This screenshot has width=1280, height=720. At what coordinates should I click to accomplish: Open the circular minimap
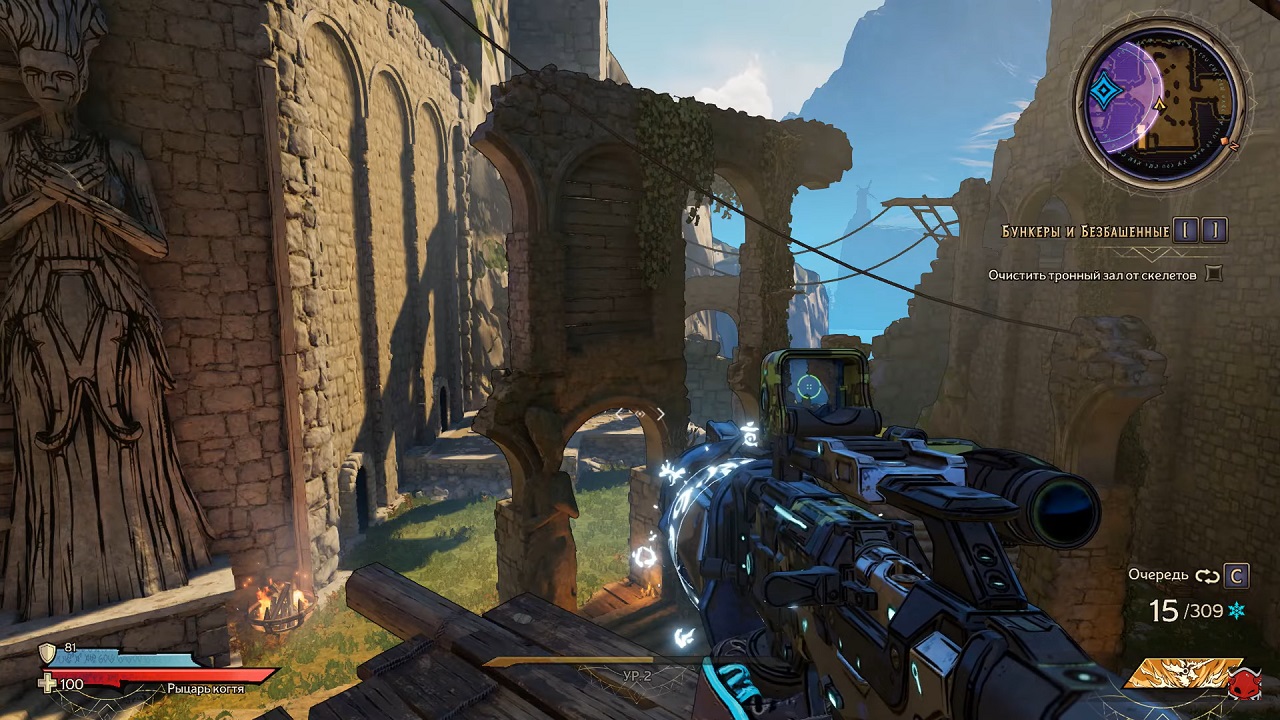tap(1160, 103)
